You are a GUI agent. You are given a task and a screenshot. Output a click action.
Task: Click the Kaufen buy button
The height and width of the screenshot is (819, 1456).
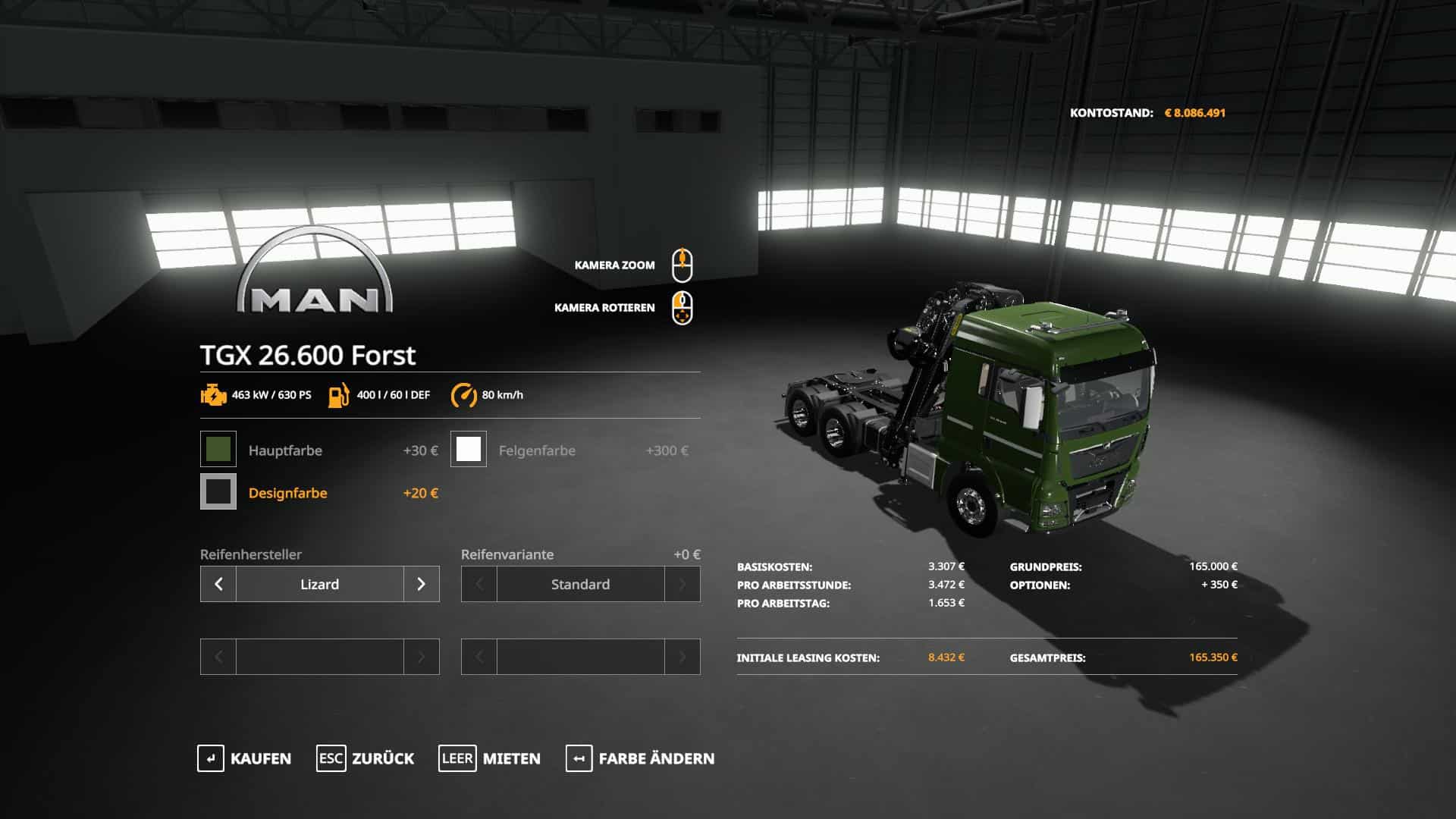pyautogui.click(x=244, y=758)
